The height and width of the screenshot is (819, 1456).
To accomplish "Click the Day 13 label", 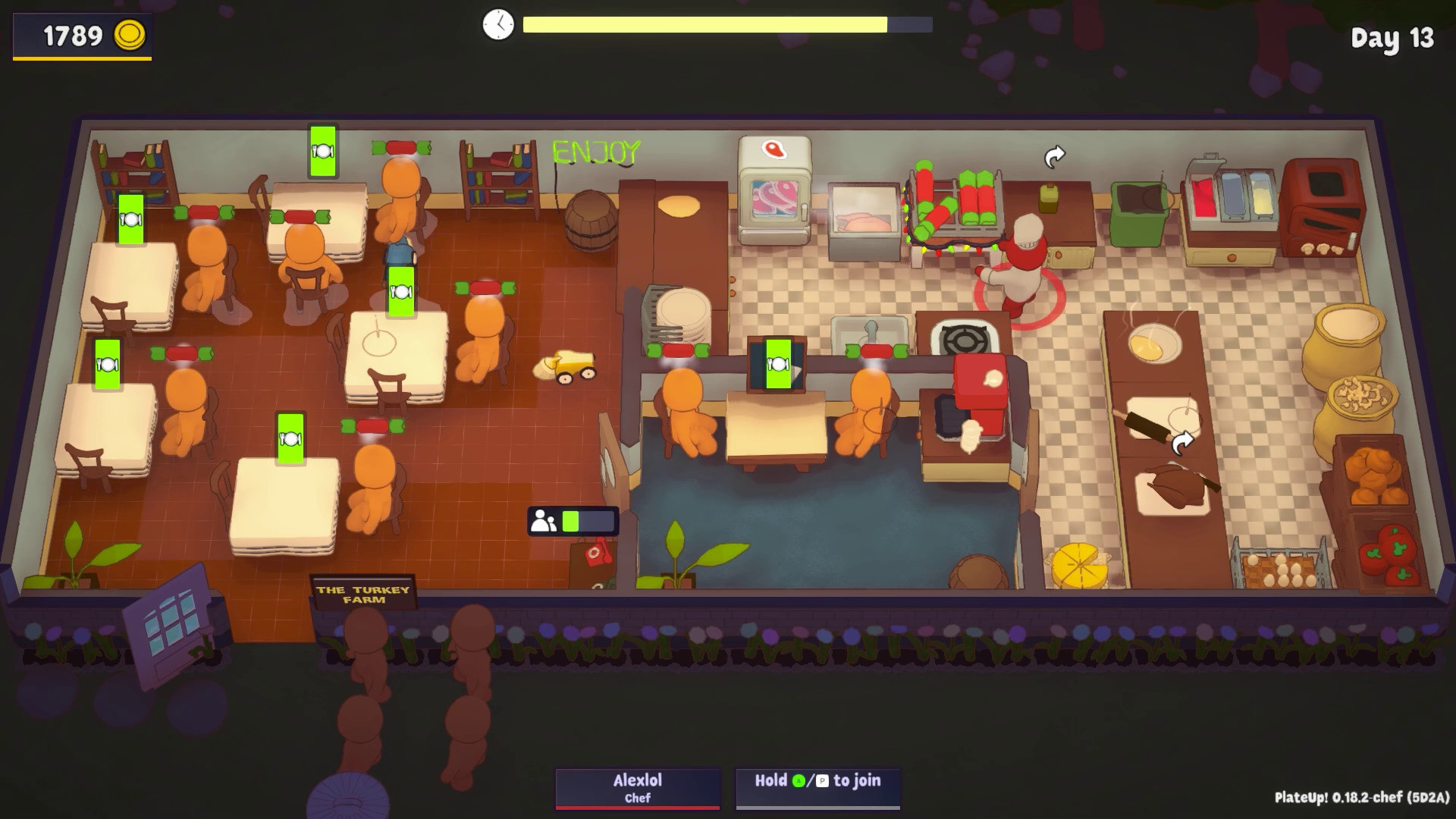I will [1394, 38].
